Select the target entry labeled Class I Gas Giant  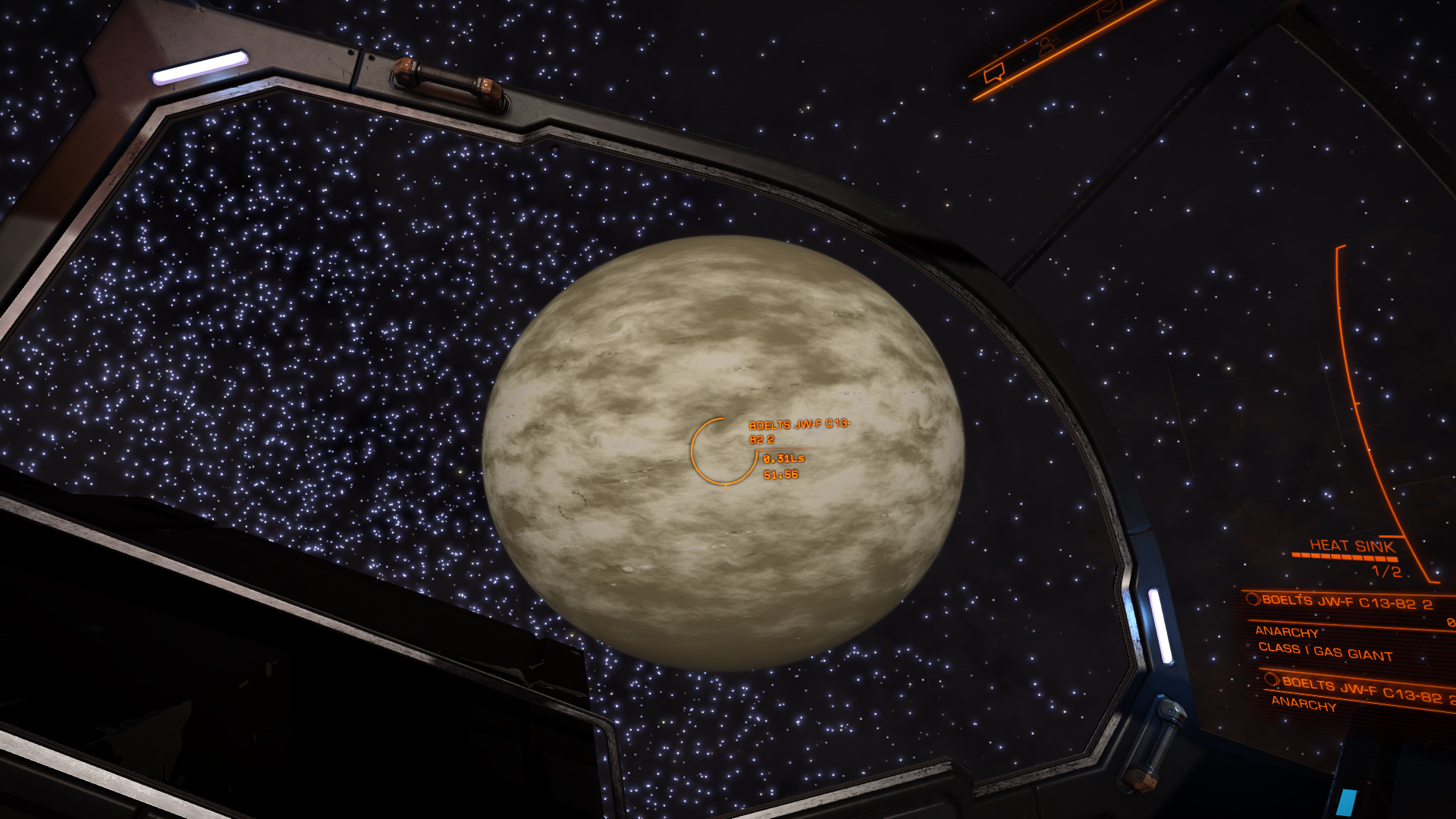(x=1325, y=651)
